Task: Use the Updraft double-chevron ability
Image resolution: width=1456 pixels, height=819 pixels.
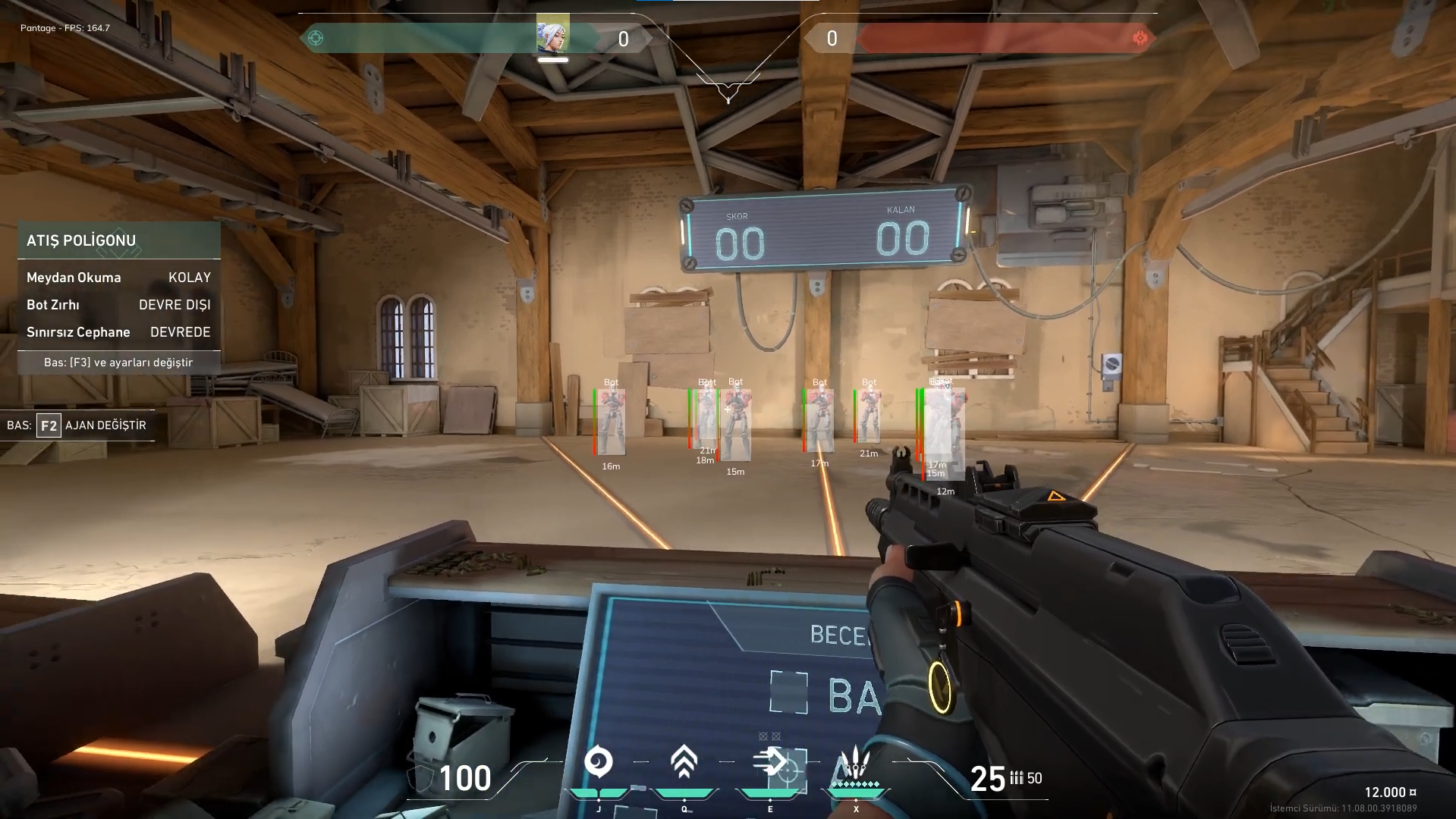Action: tap(684, 762)
